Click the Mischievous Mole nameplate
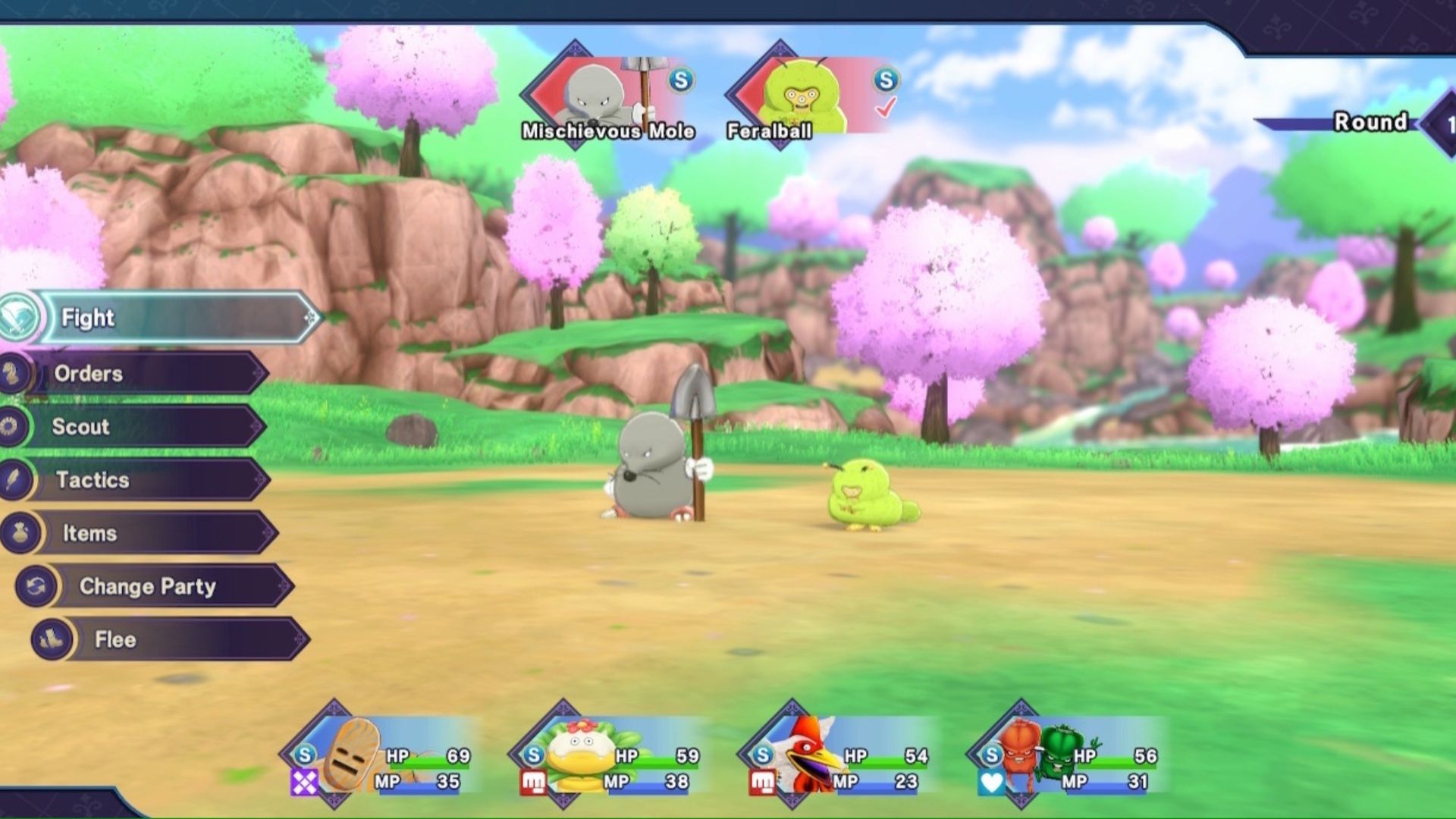 click(x=607, y=130)
